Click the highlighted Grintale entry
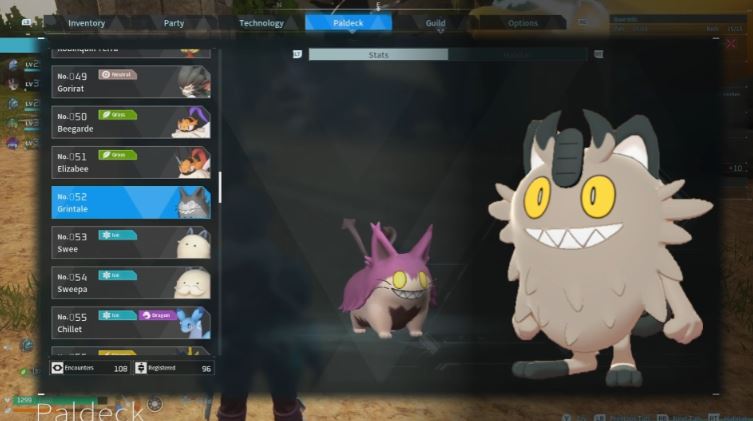The image size is (753, 421). 131,202
